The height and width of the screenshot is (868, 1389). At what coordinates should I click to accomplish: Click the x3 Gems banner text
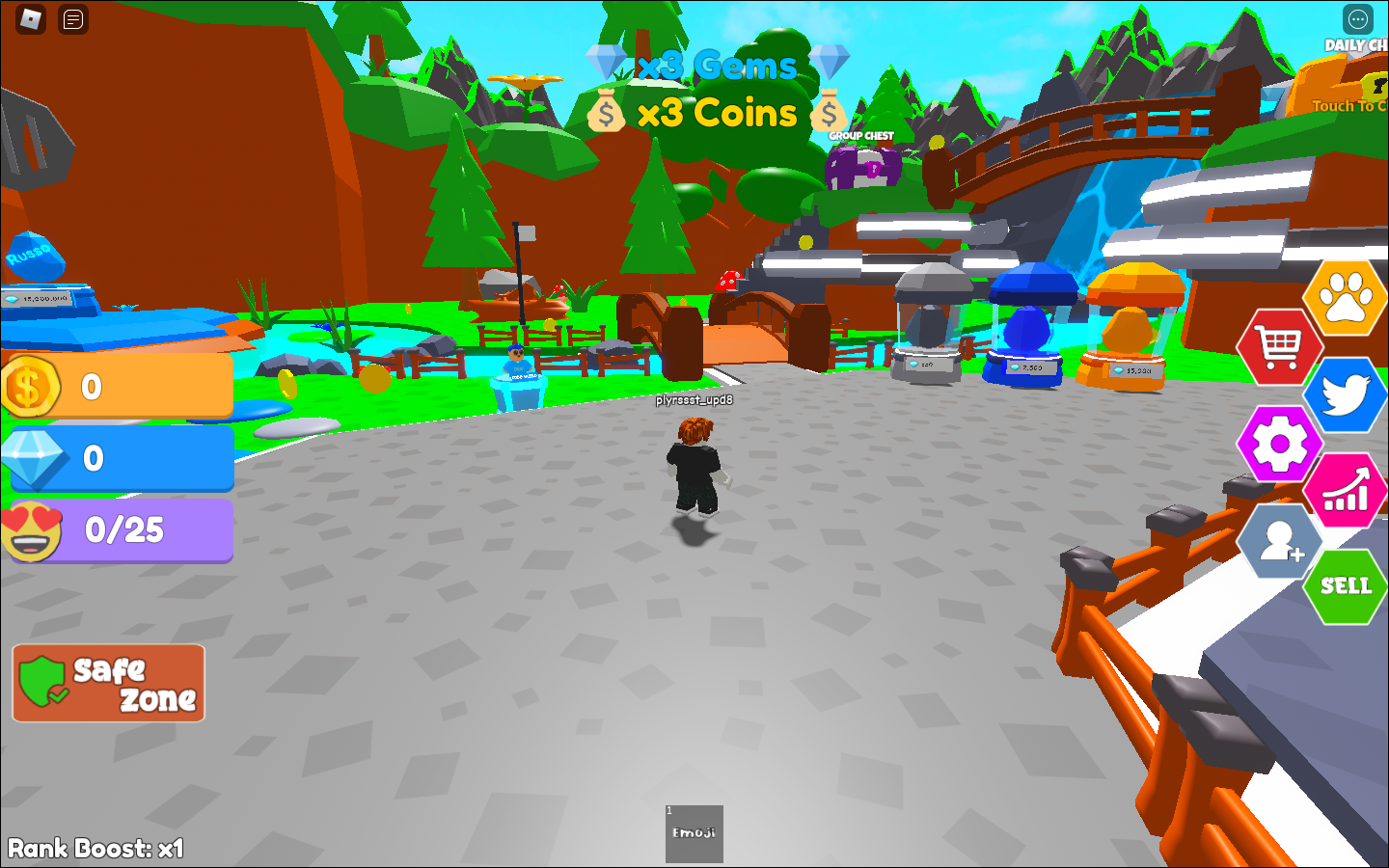715,65
